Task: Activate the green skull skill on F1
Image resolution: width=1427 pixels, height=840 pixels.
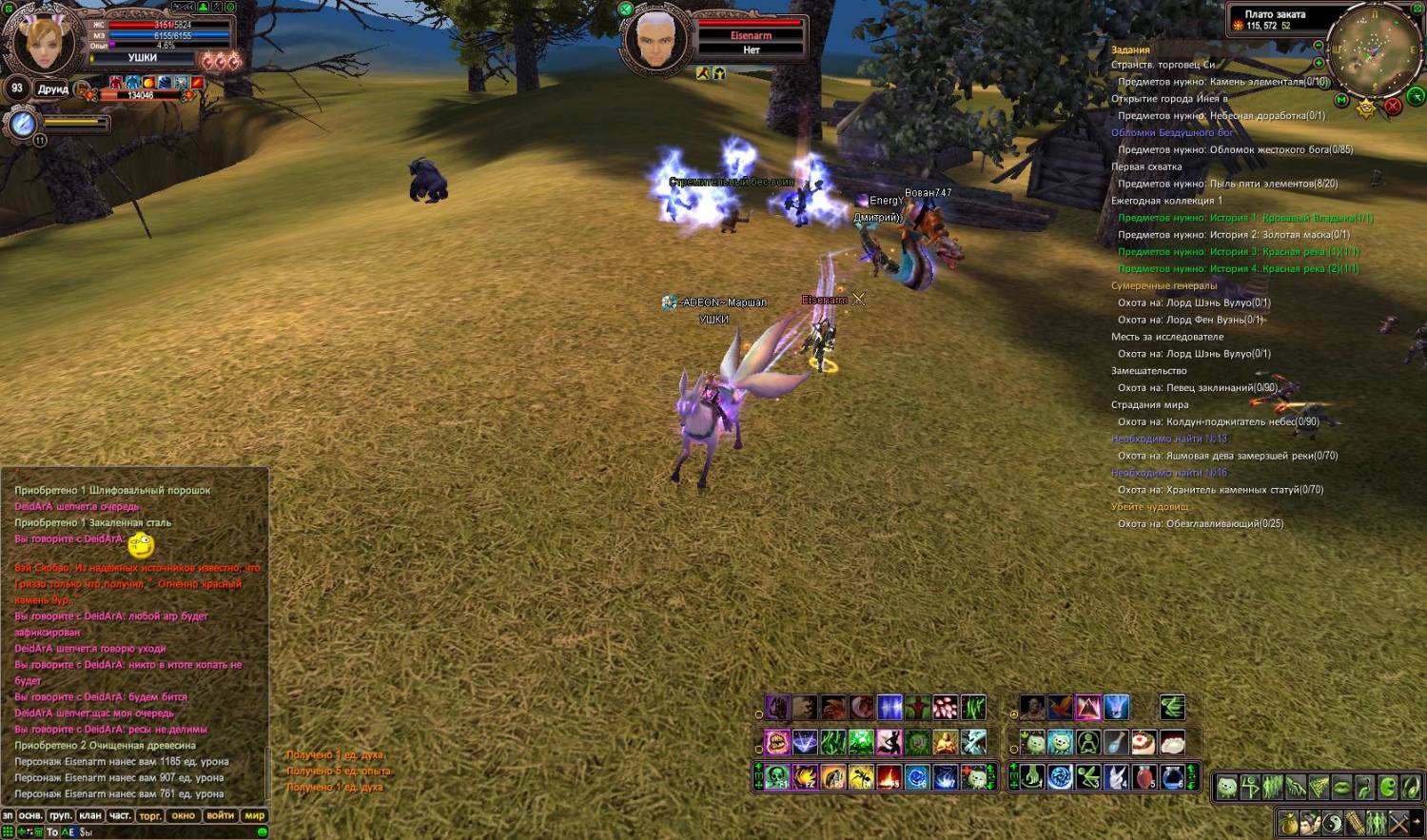Action: click(777, 778)
